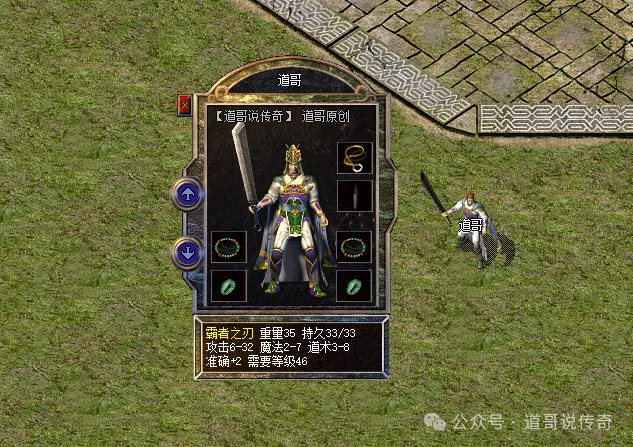Select the right-hand bead bracelet slot
This screenshot has height=447, width=633.
point(354,247)
